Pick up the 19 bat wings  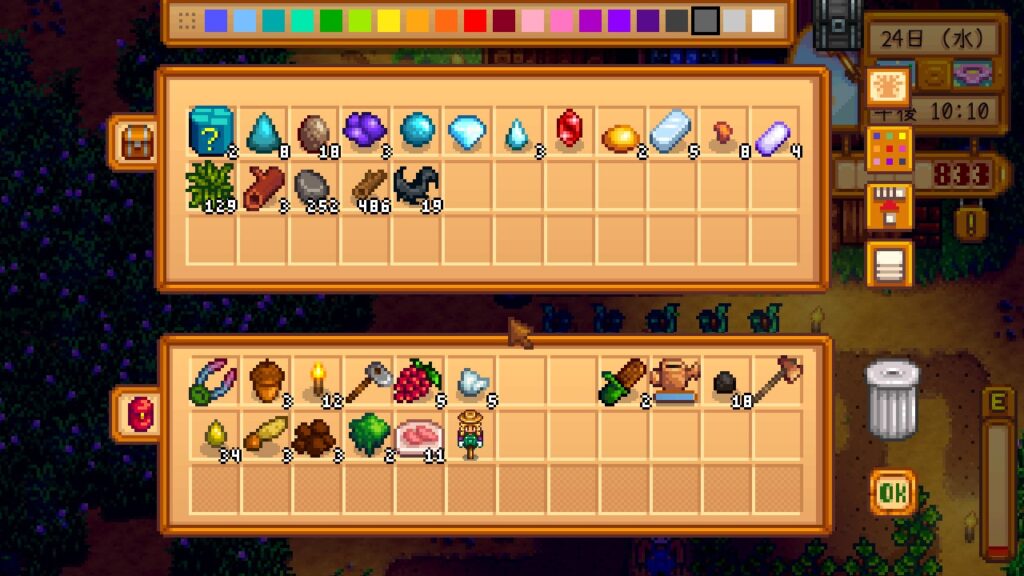(x=414, y=186)
